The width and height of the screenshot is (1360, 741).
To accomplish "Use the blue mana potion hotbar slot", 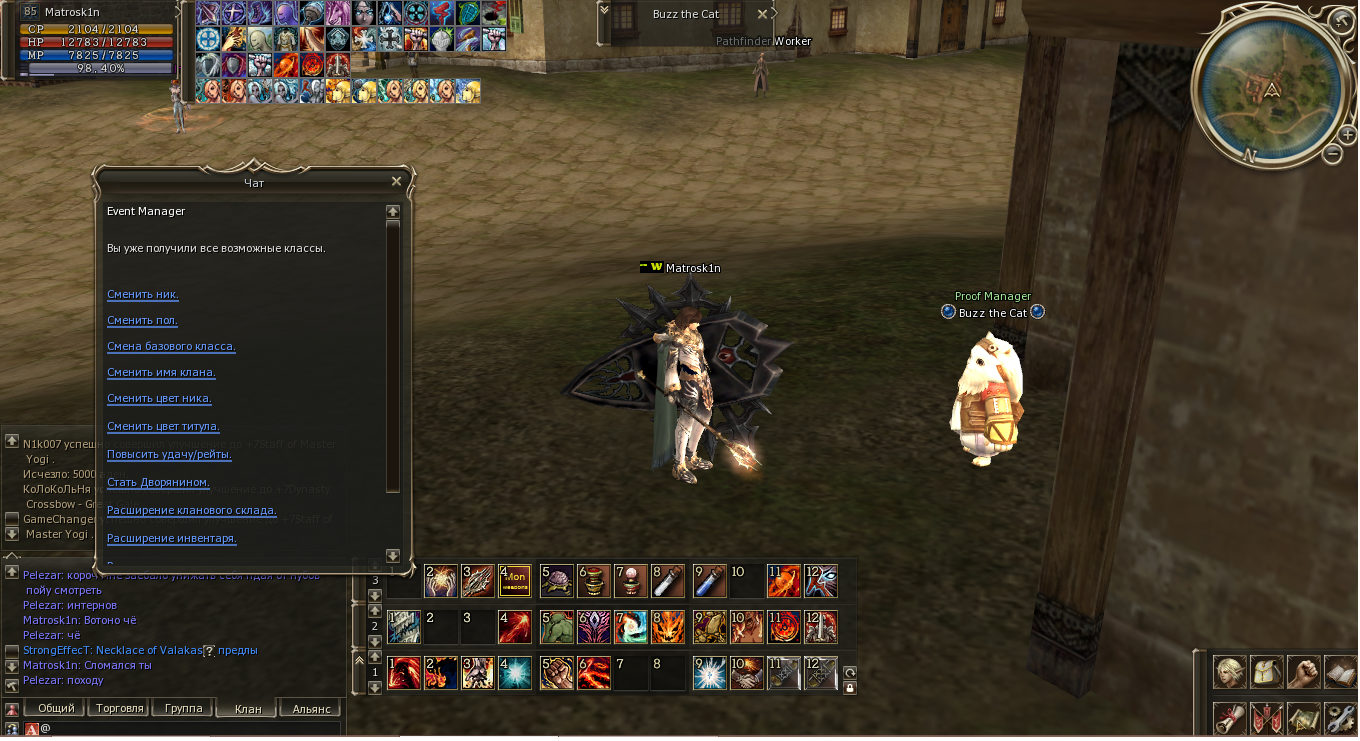I will [710, 581].
